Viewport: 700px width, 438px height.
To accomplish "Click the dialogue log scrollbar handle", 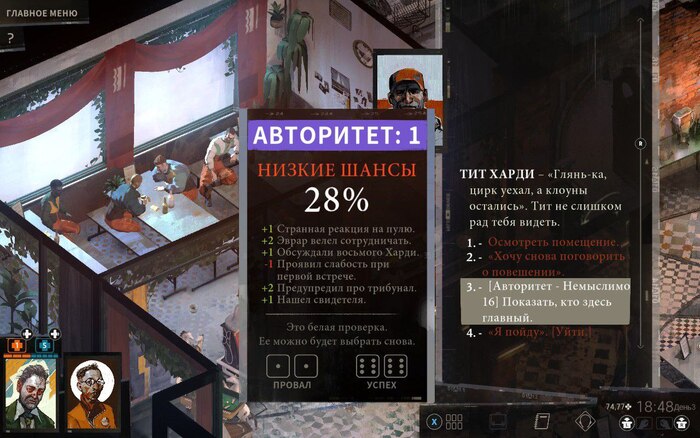I will tap(640, 144).
